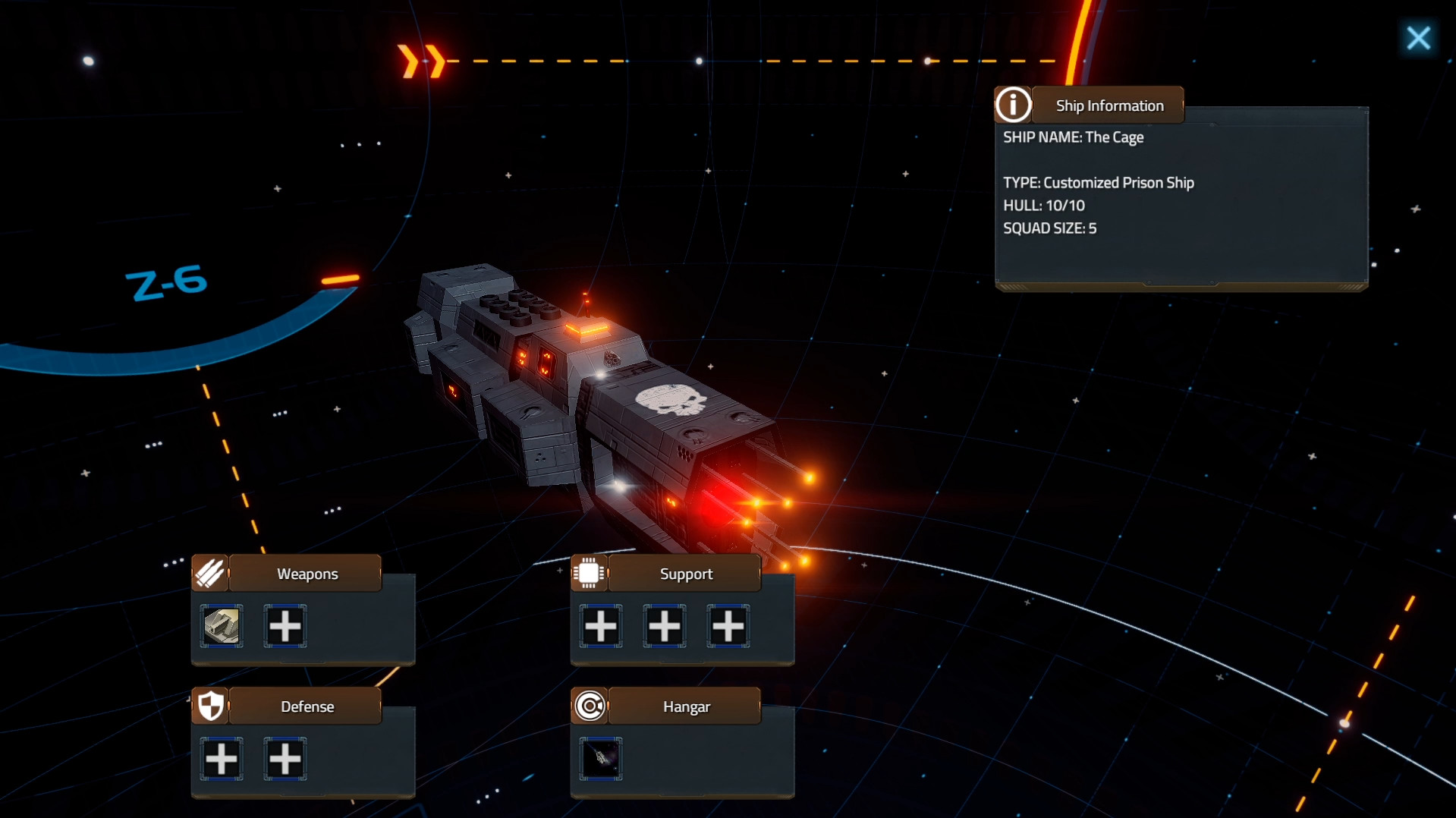Open the Support category header
The width and height of the screenshot is (1456, 818).
[685, 574]
